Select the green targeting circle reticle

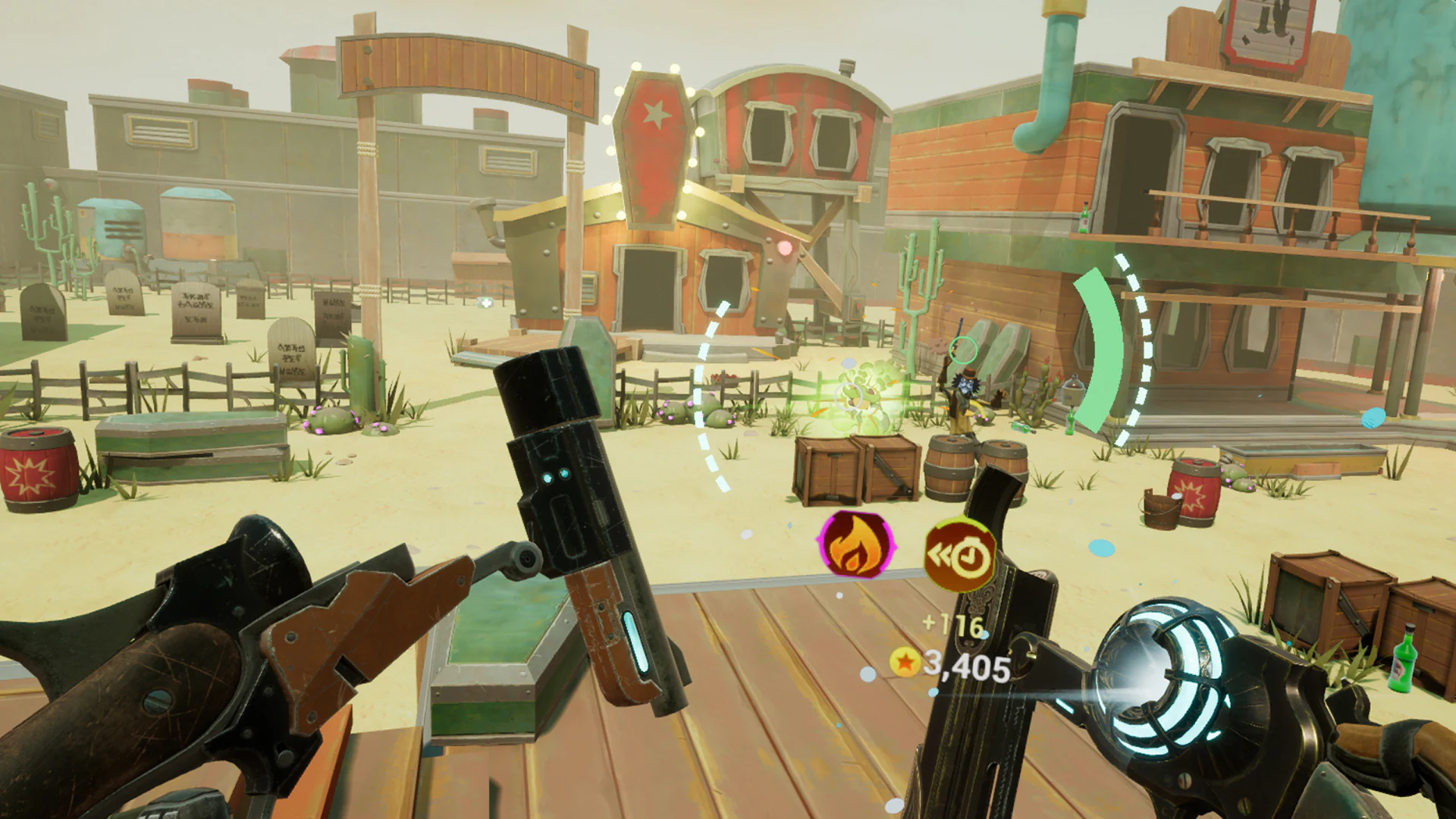(x=963, y=349)
